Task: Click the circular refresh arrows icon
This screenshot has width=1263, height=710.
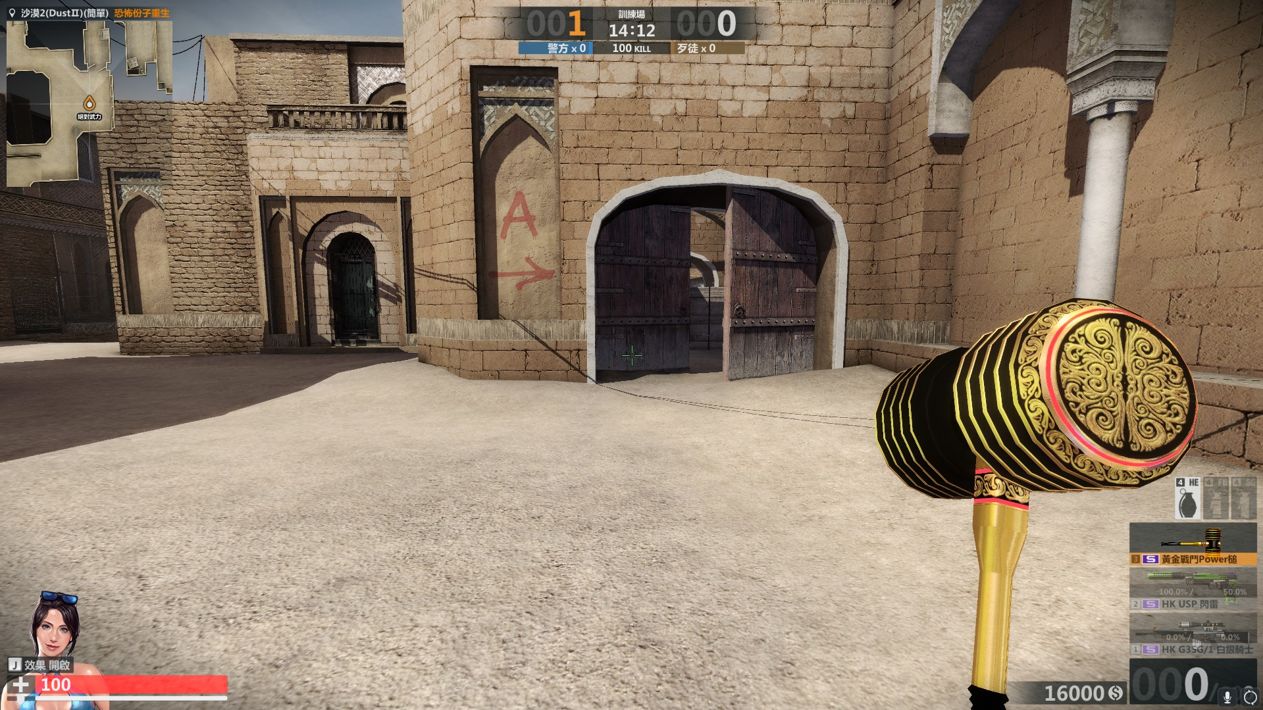Action: (x=1249, y=696)
